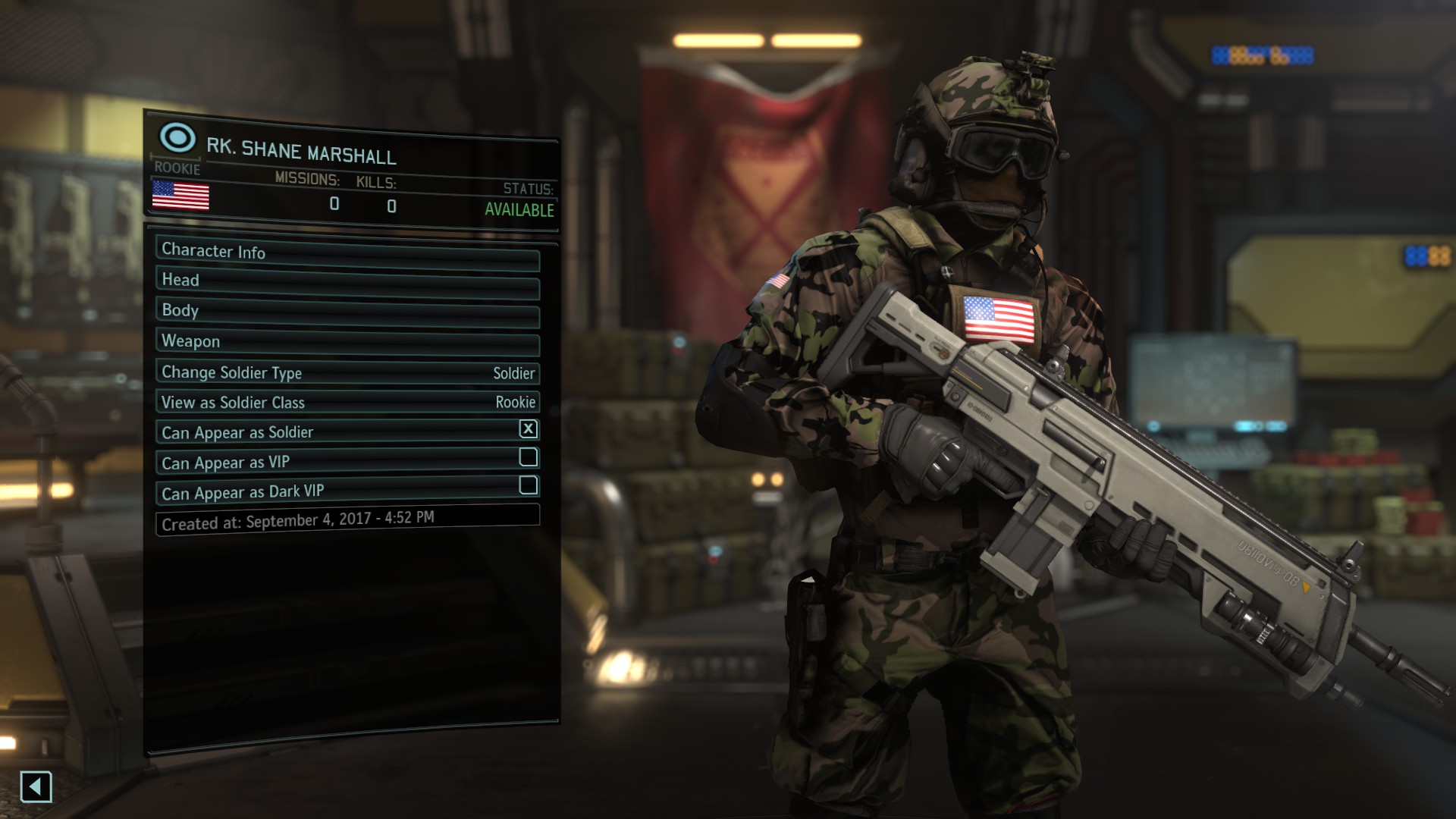Screen dimensions: 1456x819
Task: Enable Can Appear as VIP
Action: (x=528, y=457)
